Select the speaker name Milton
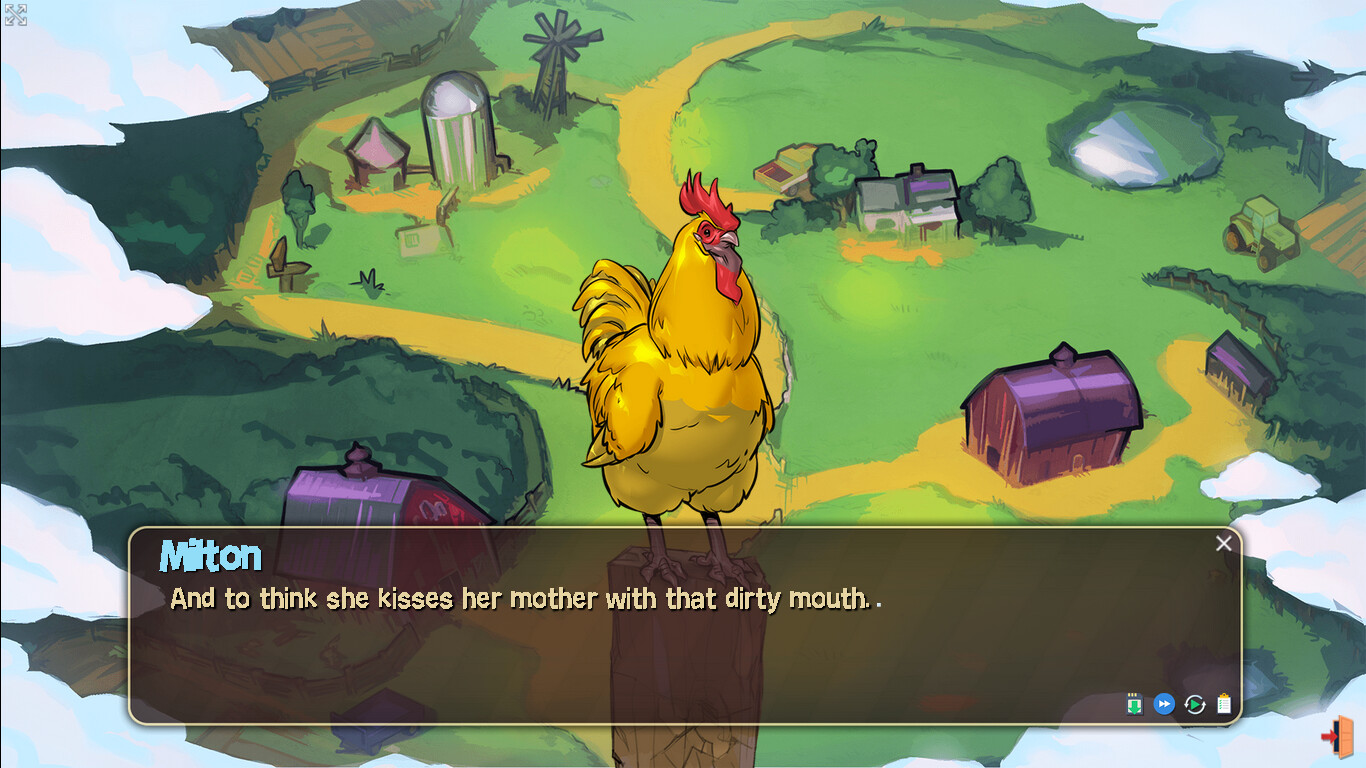Viewport: 1366px width, 768px height. pyautogui.click(x=210, y=556)
